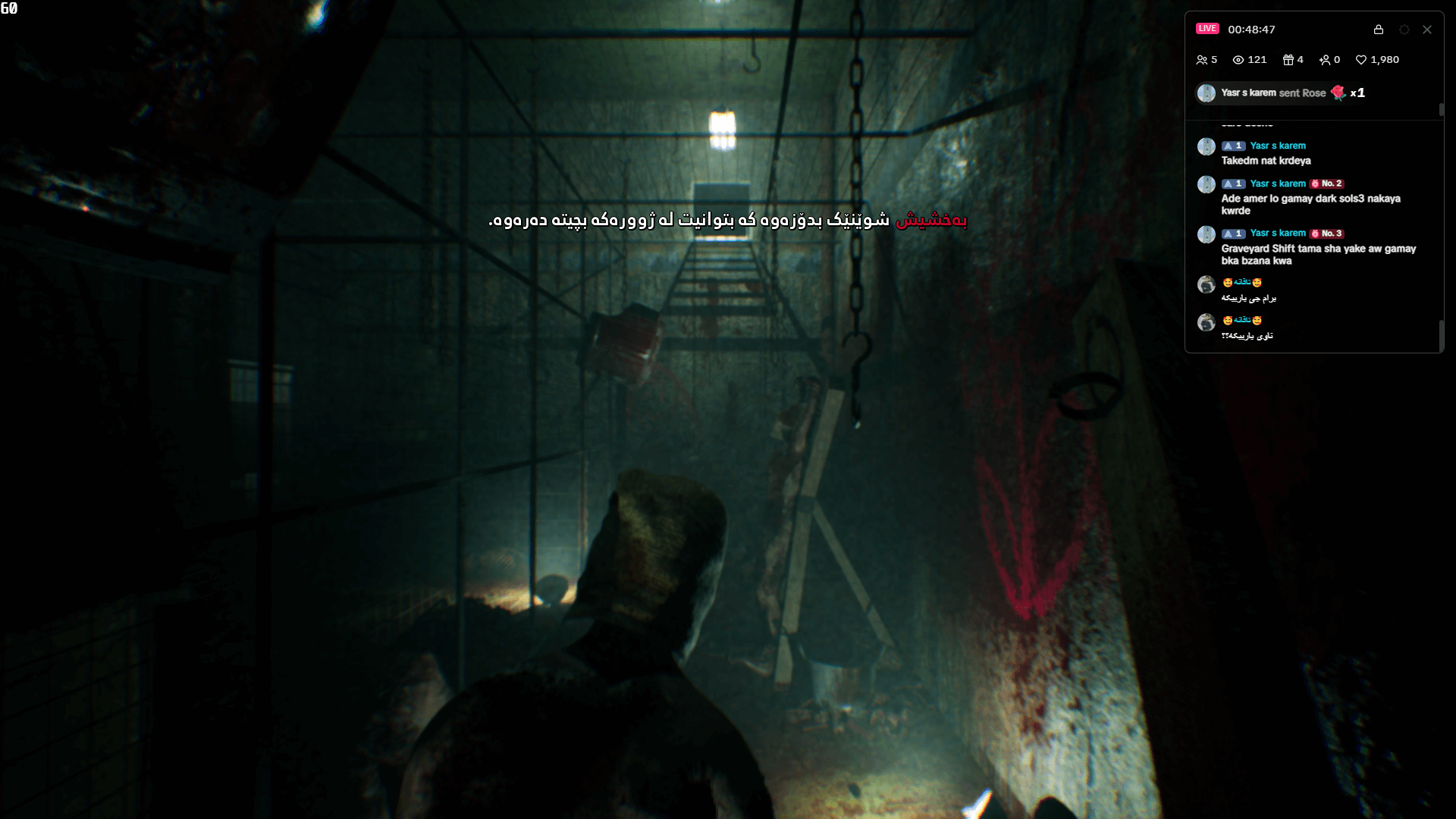
Task: Click the add-follower icon showing 0
Action: tap(1326, 60)
